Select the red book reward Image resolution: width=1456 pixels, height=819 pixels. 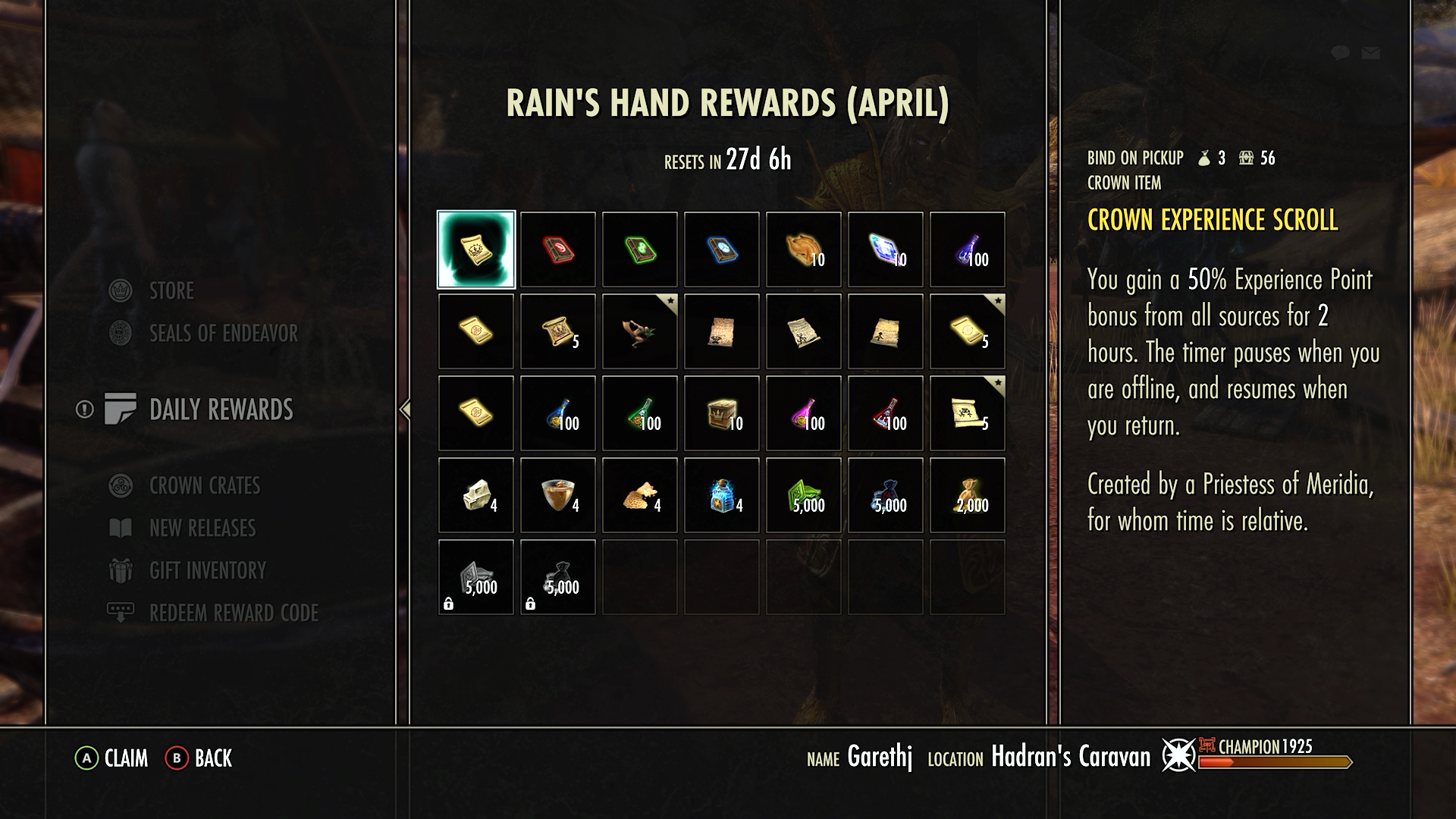coord(558,250)
